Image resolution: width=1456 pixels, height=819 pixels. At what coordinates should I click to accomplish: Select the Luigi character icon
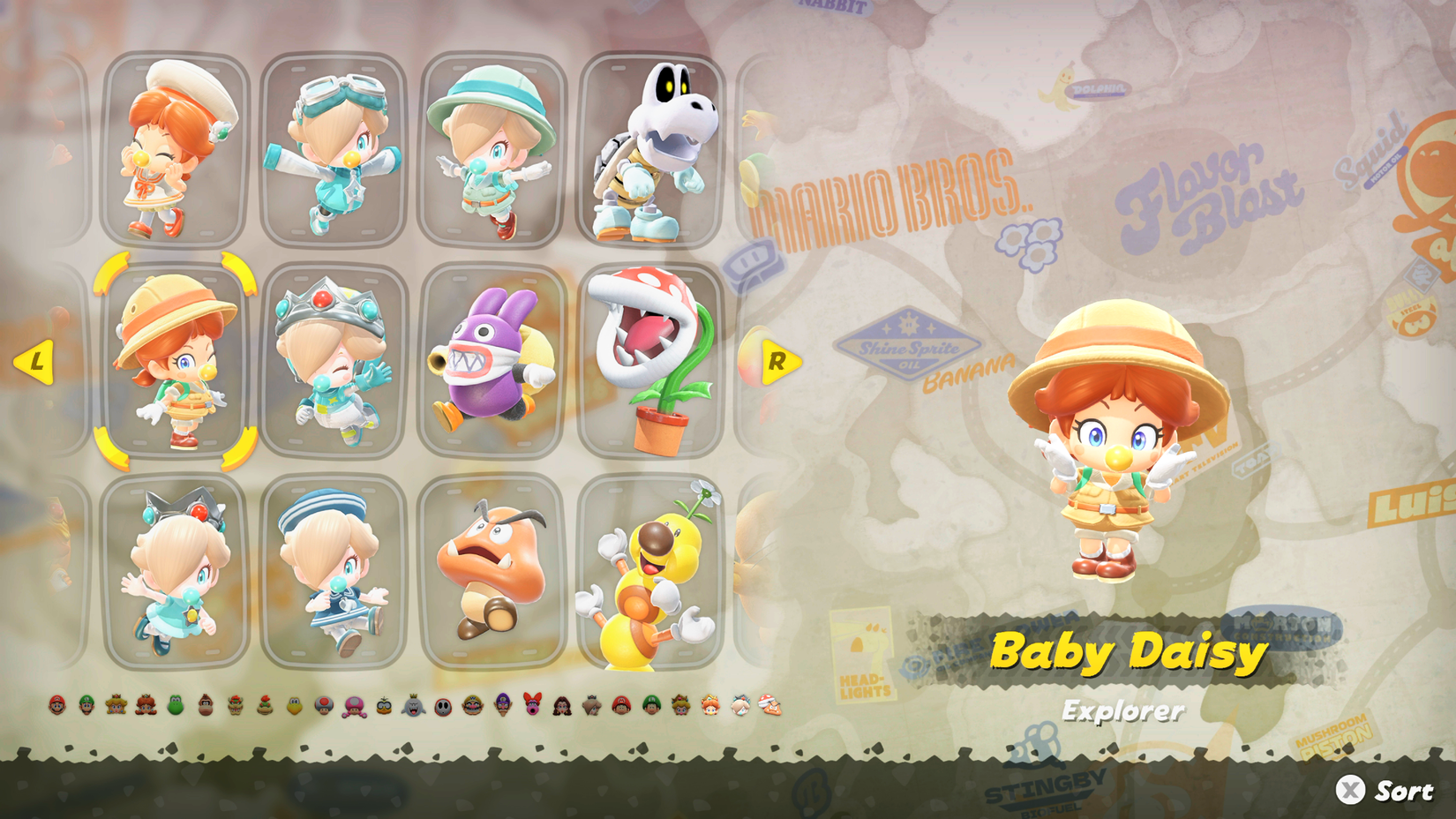coord(87,706)
